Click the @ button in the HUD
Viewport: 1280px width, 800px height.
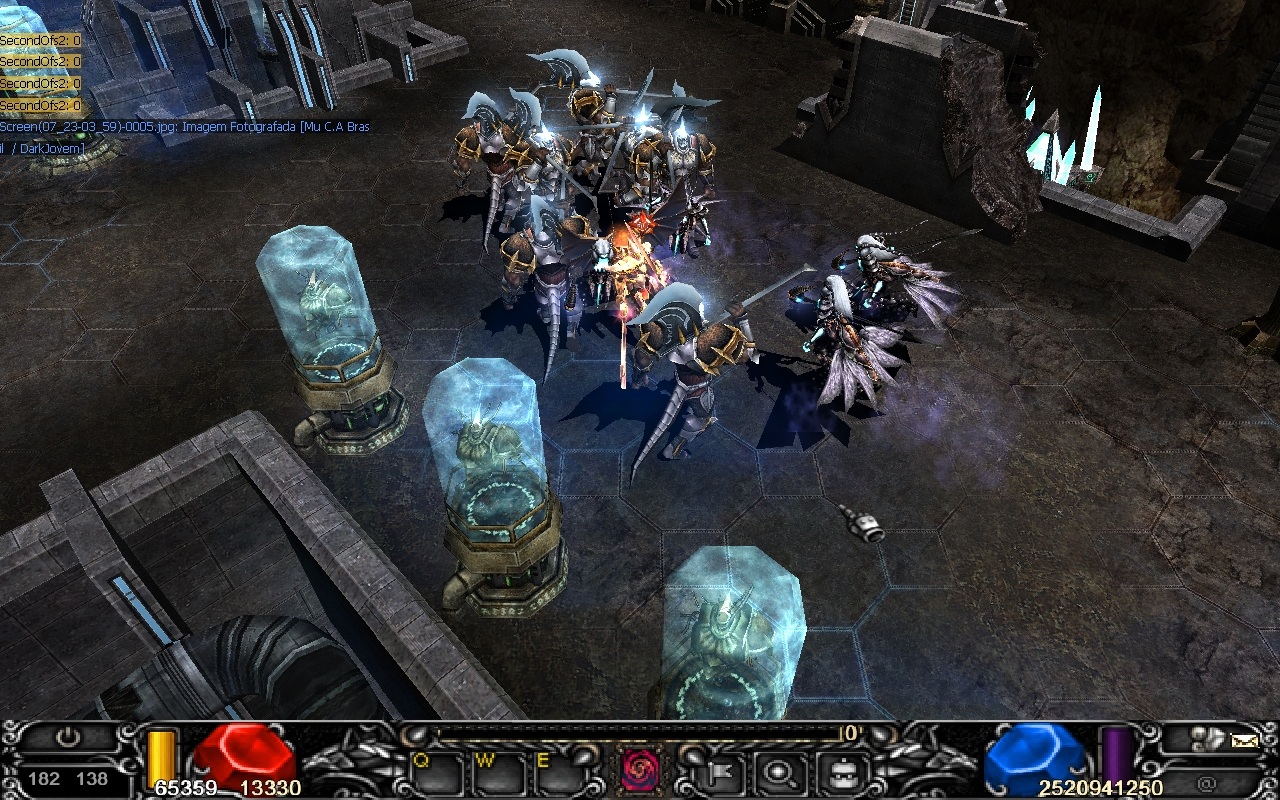pyautogui.click(x=1206, y=783)
